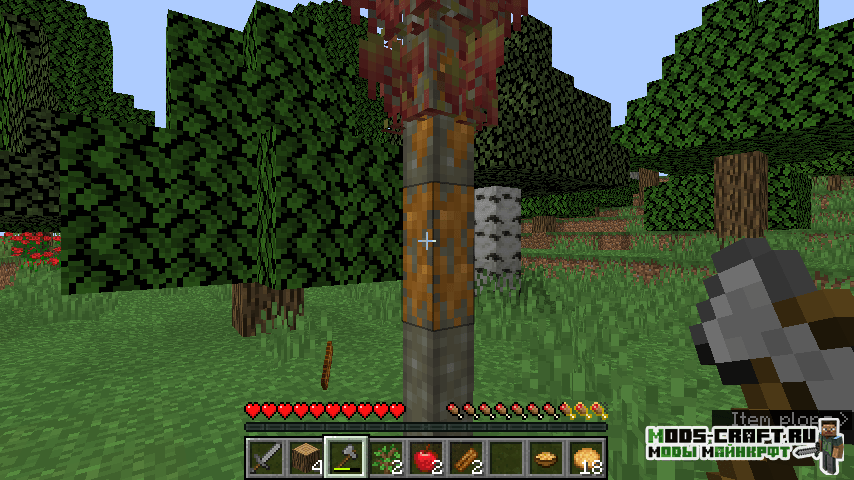Select the stone sword hotbar slot
Viewport: 854px width, 480px height.
click(265, 458)
